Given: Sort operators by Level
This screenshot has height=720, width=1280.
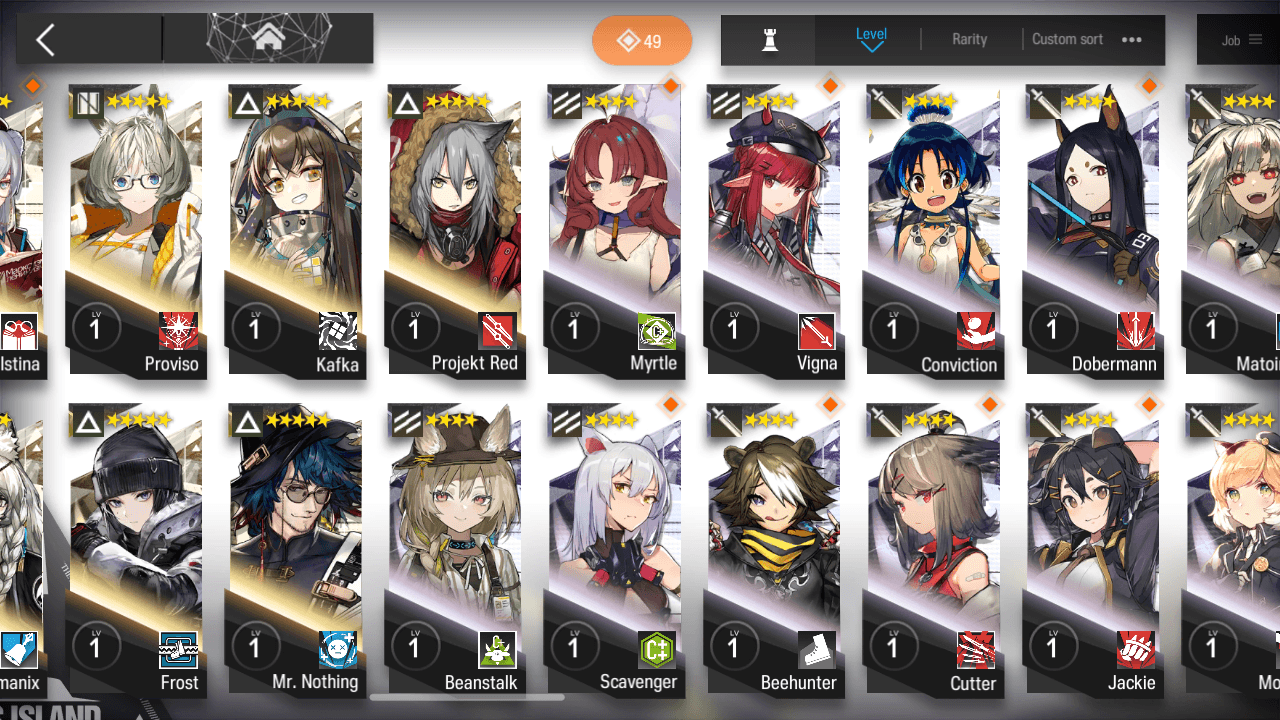Looking at the screenshot, I should pos(871,39).
